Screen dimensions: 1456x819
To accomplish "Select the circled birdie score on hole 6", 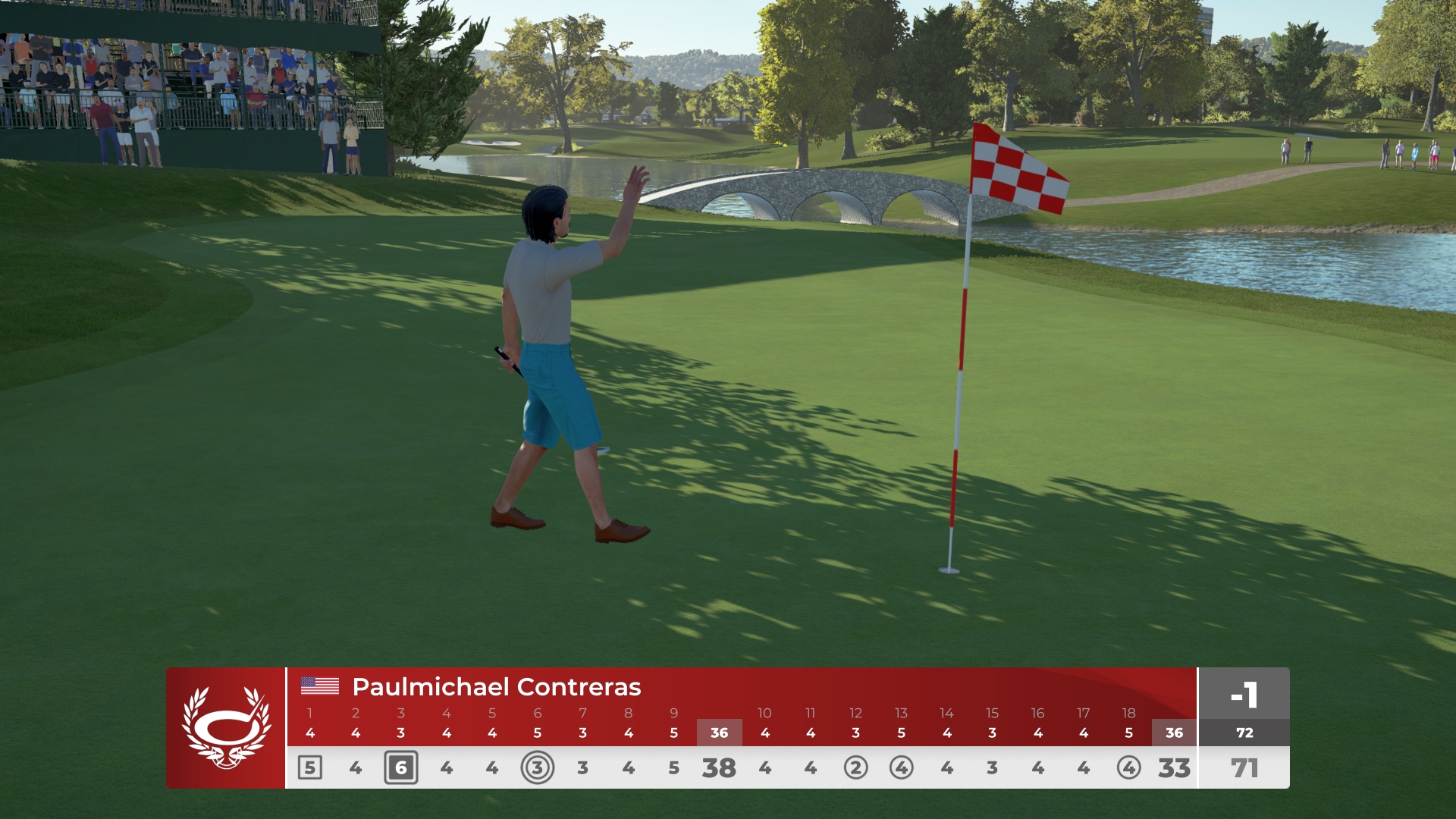I will pyautogui.click(x=538, y=767).
